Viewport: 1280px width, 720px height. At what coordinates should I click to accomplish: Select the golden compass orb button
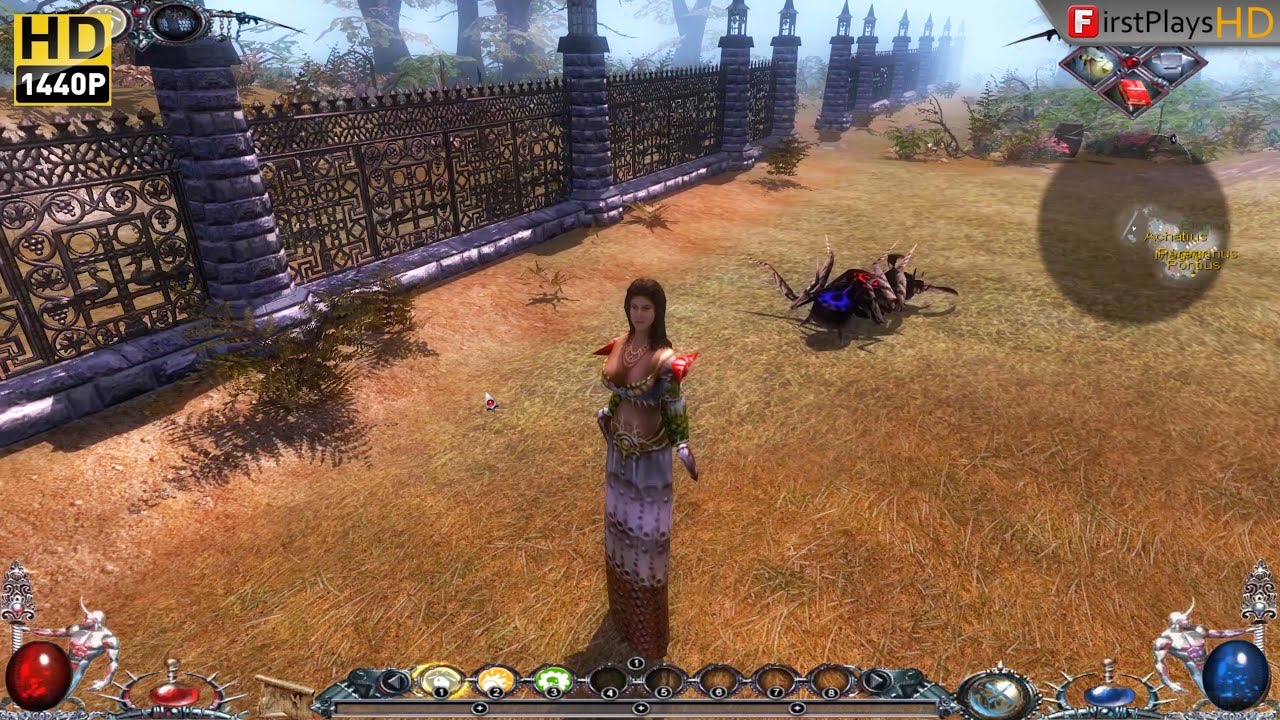[x=995, y=693]
